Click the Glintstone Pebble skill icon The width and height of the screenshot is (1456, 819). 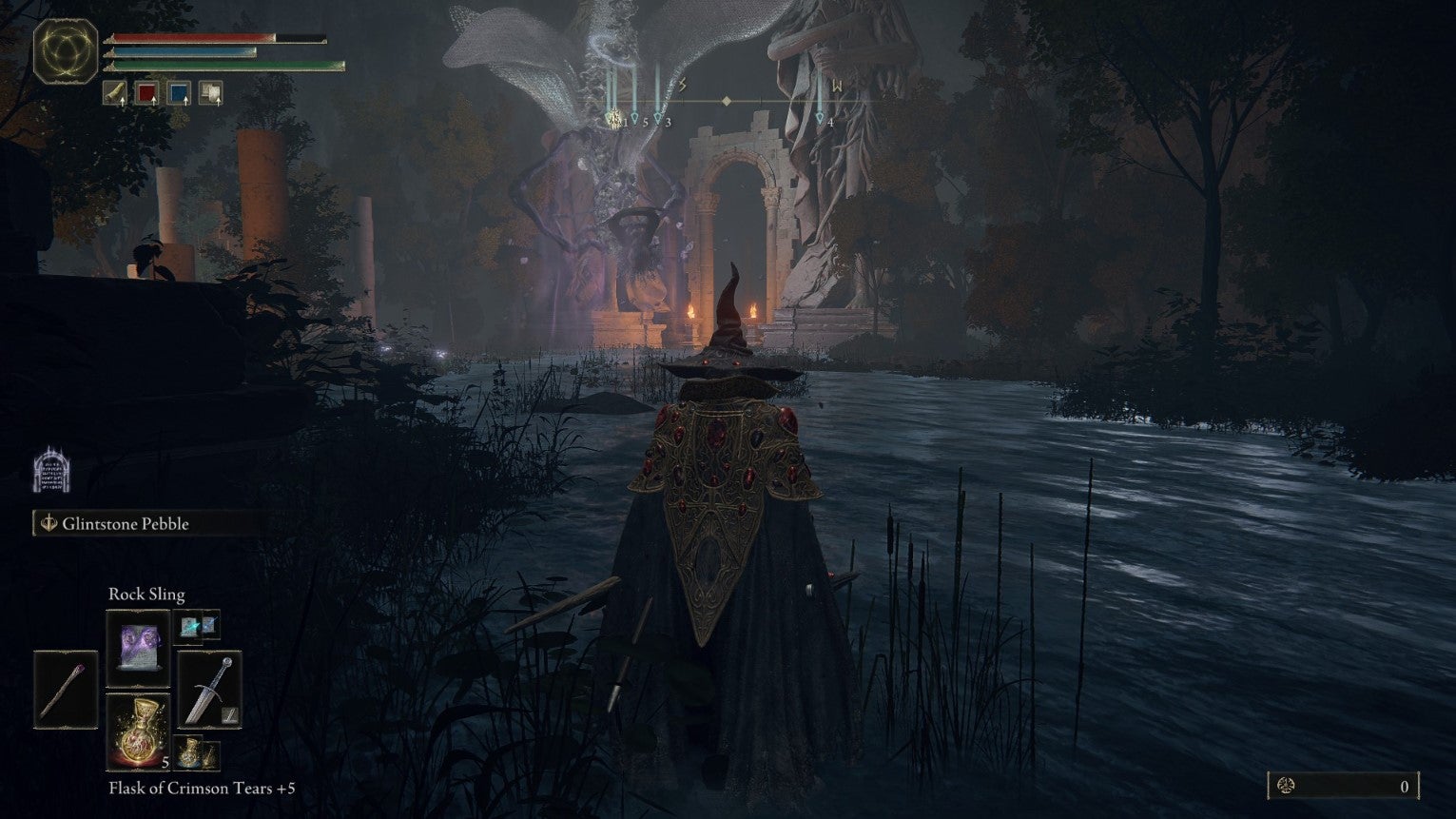(49, 522)
